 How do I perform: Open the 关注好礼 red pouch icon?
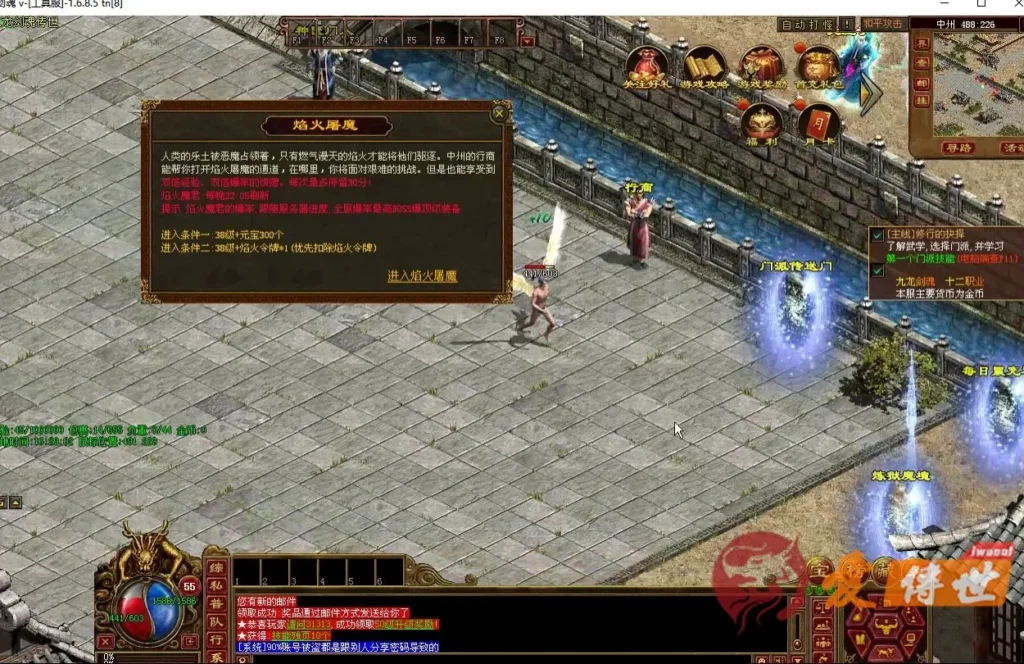click(x=646, y=66)
